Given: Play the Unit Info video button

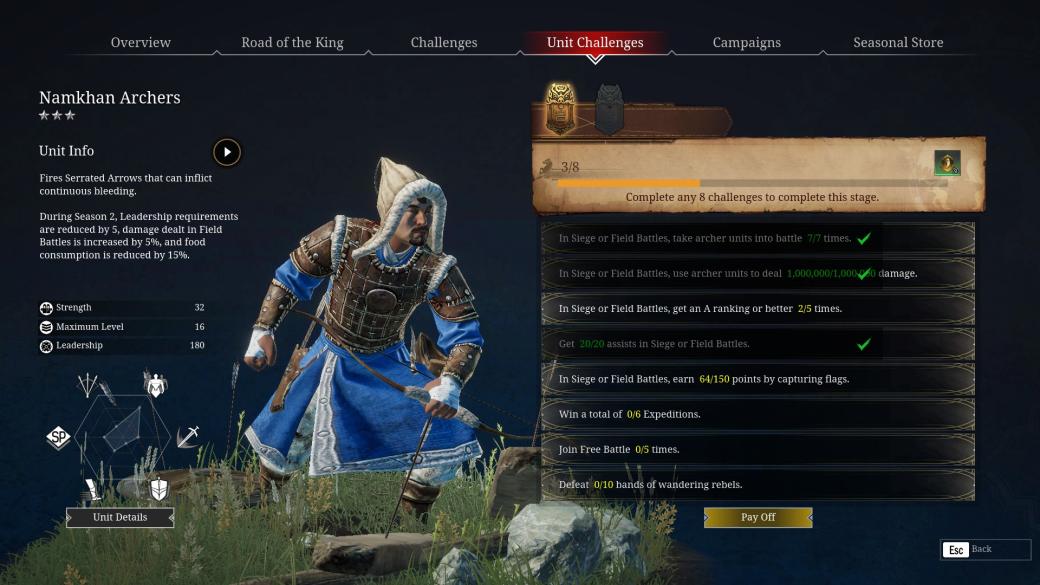Looking at the screenshot, I should tap(227, 152).
